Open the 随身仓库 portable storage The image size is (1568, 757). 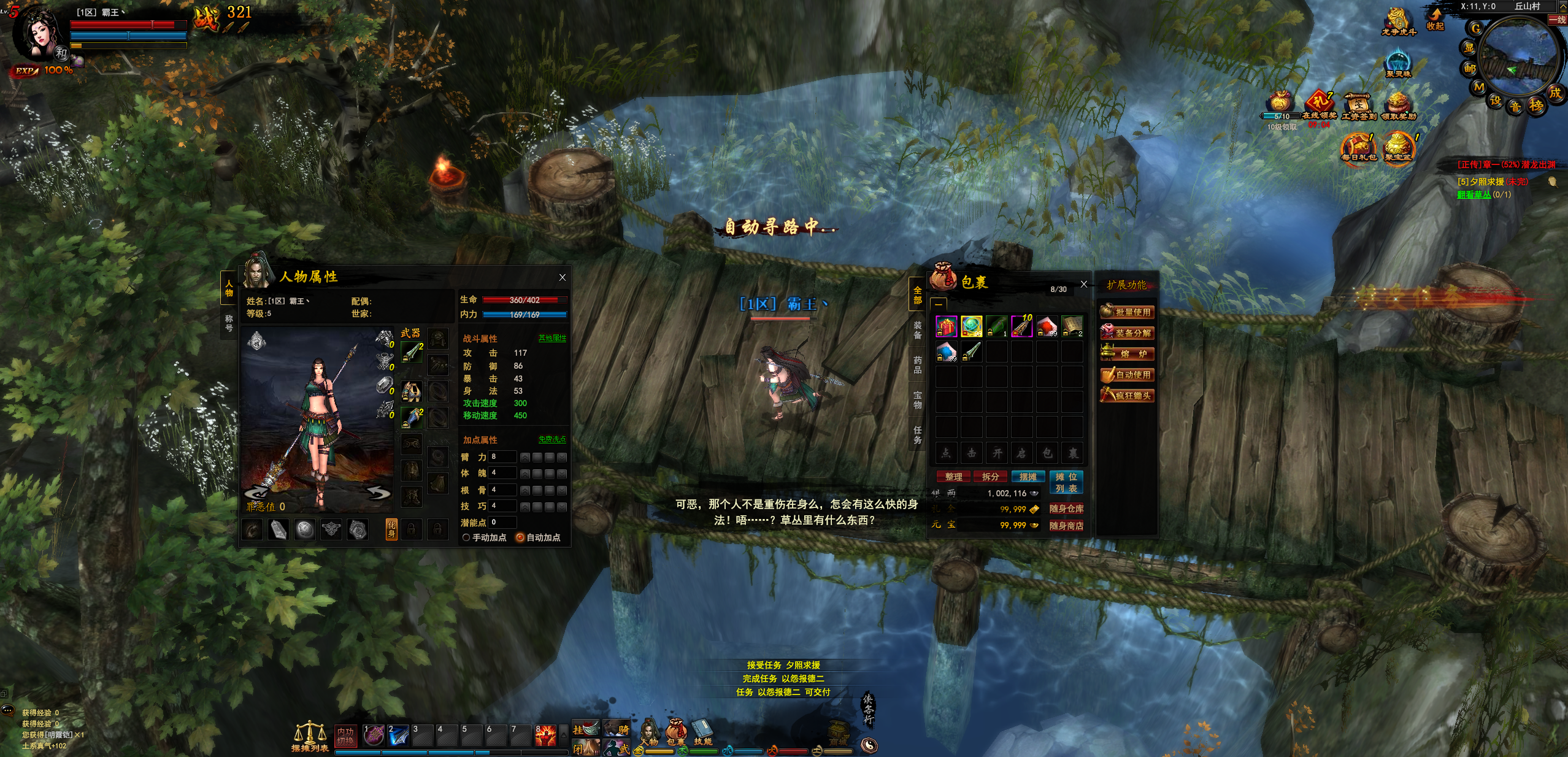pyautogui.click(x=1066, y=509)
